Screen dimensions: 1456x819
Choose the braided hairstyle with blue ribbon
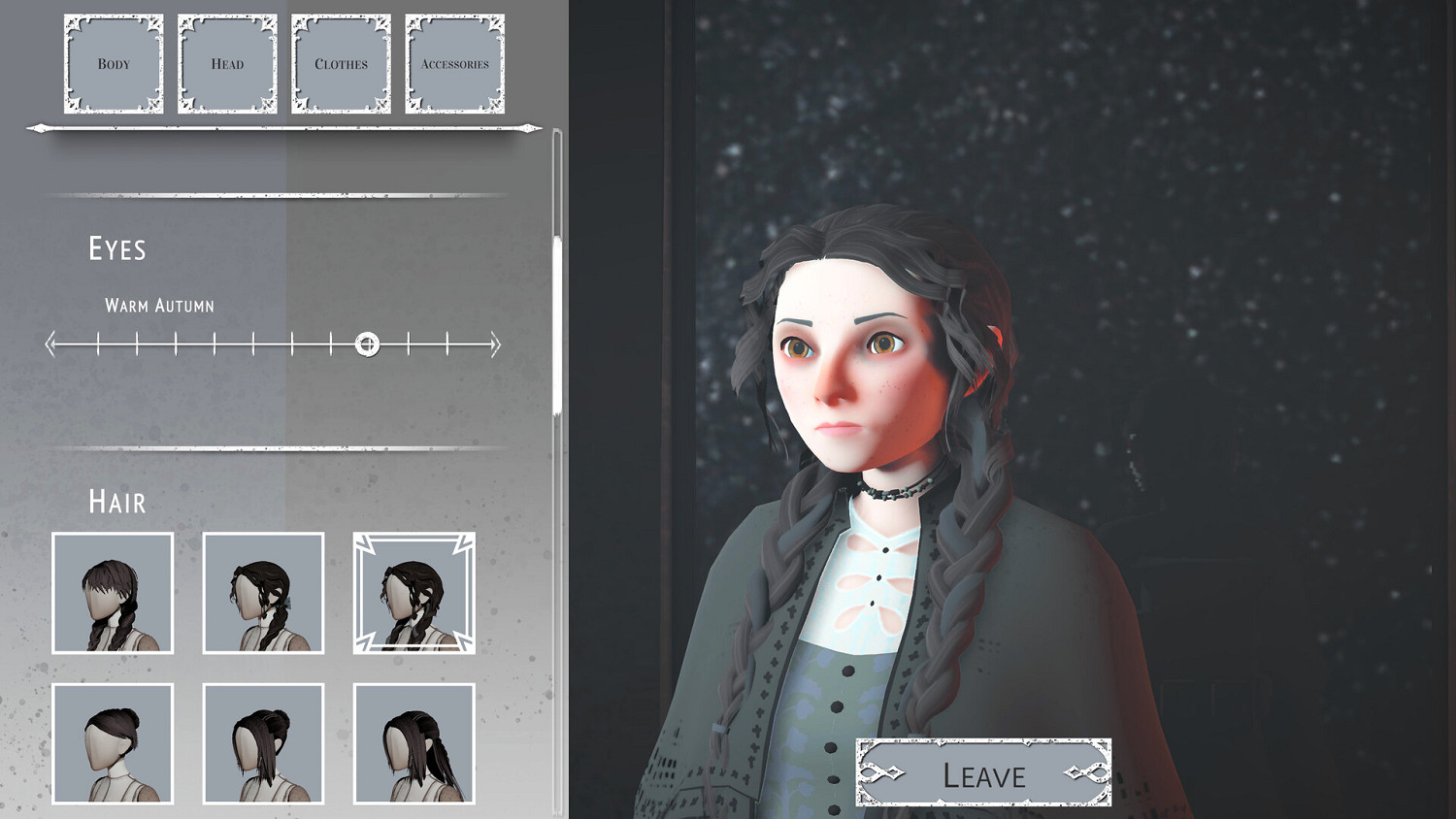[262, 593]
